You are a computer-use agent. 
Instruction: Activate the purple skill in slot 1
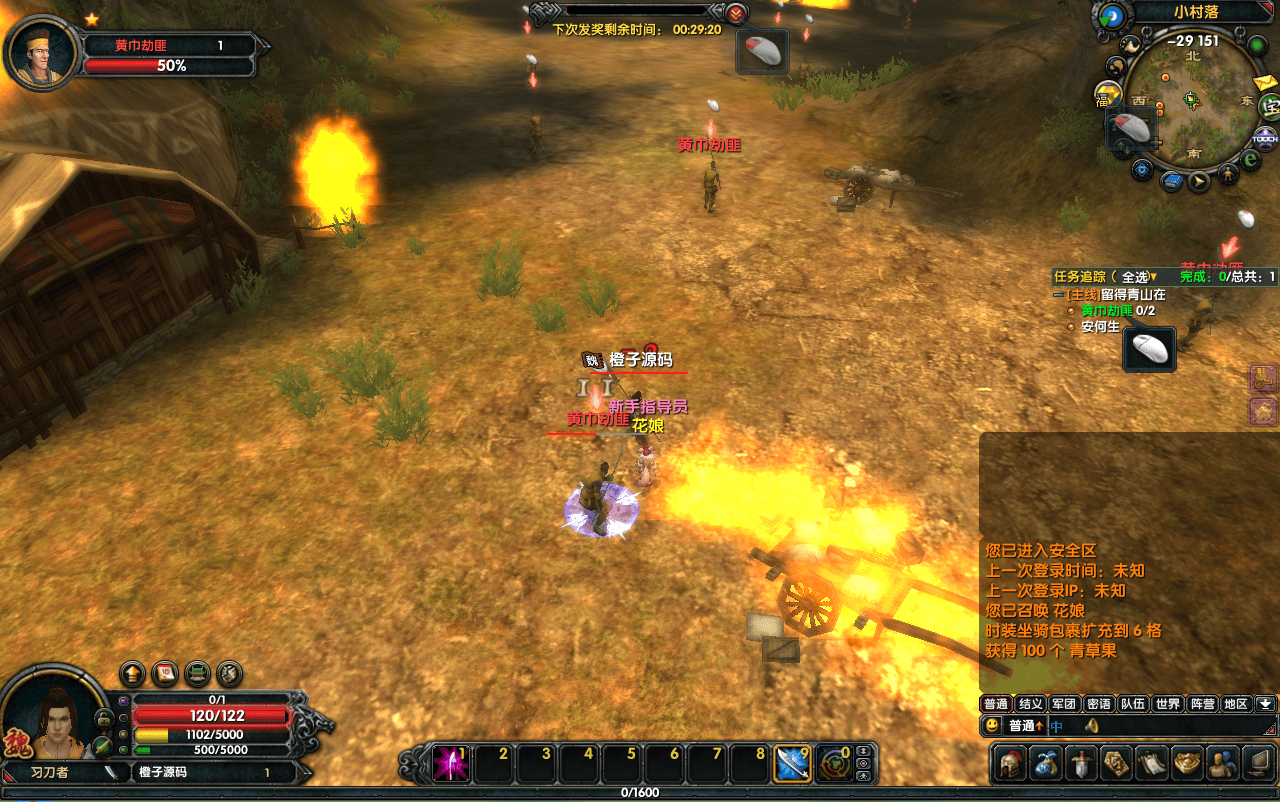(x=451, y=764)
